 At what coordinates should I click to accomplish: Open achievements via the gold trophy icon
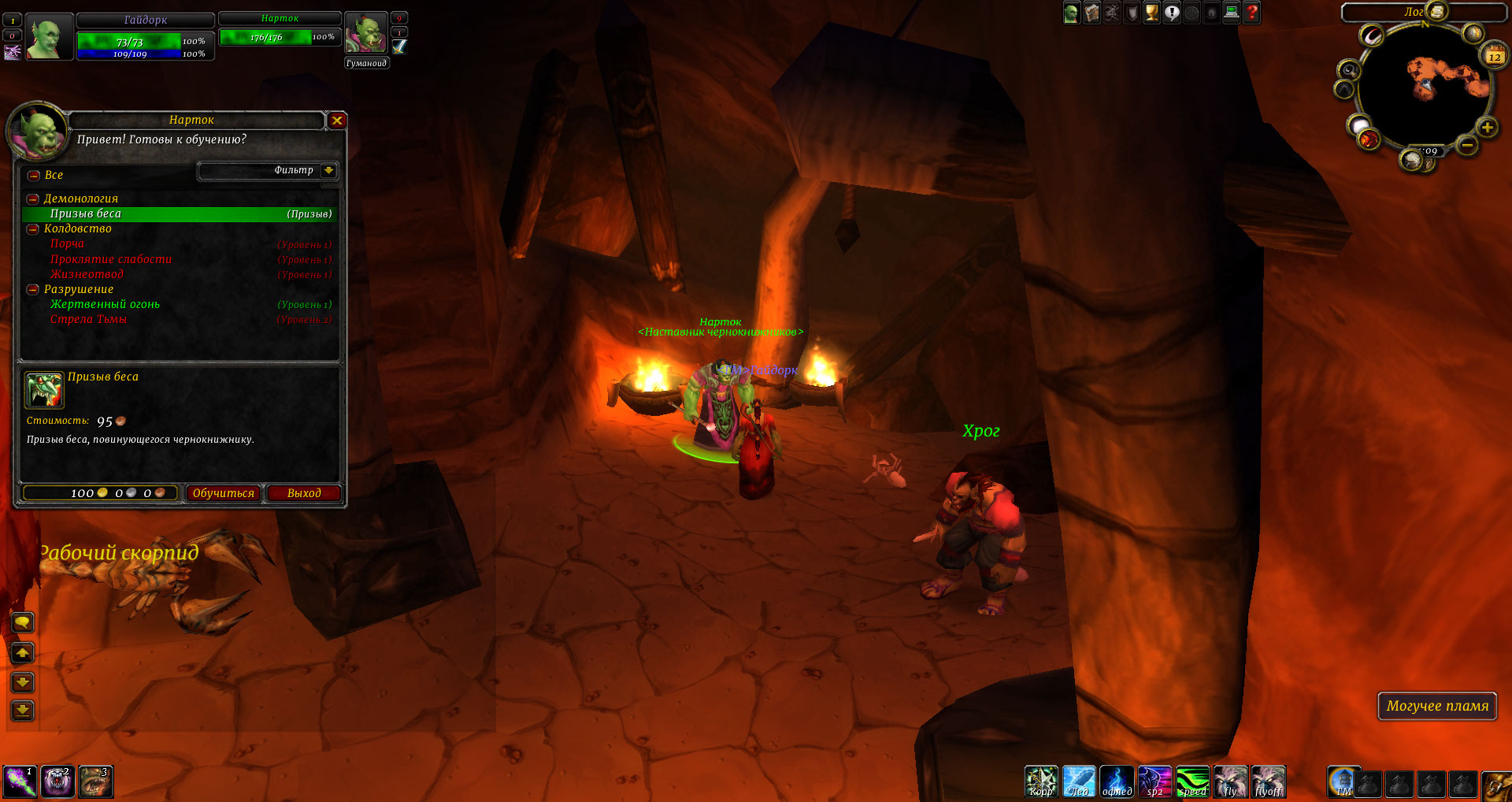[x=1151, y=13]
